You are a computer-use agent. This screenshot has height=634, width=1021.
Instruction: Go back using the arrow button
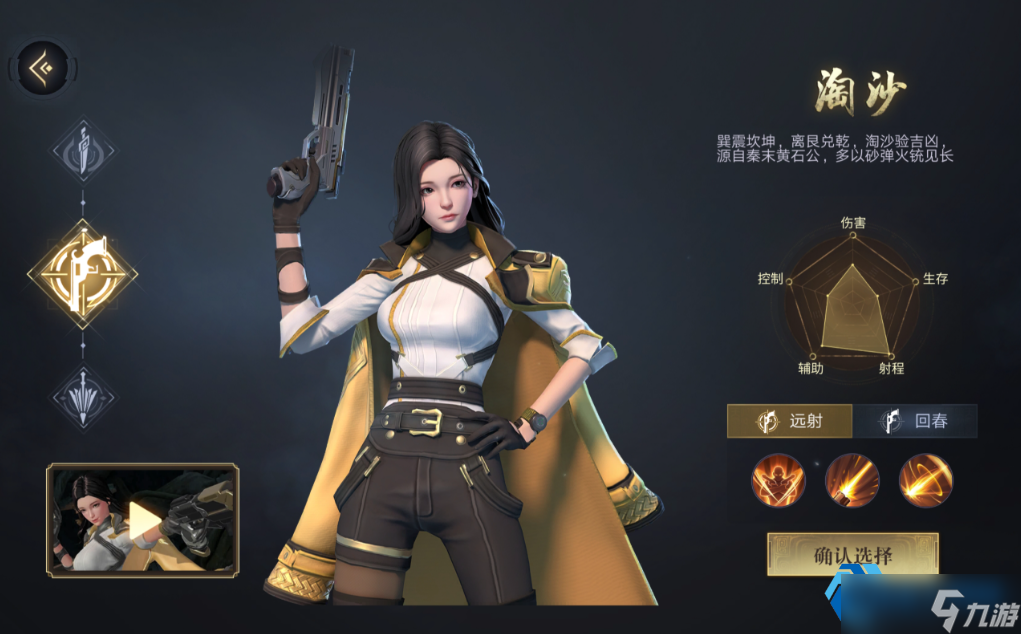coord(45,67)
